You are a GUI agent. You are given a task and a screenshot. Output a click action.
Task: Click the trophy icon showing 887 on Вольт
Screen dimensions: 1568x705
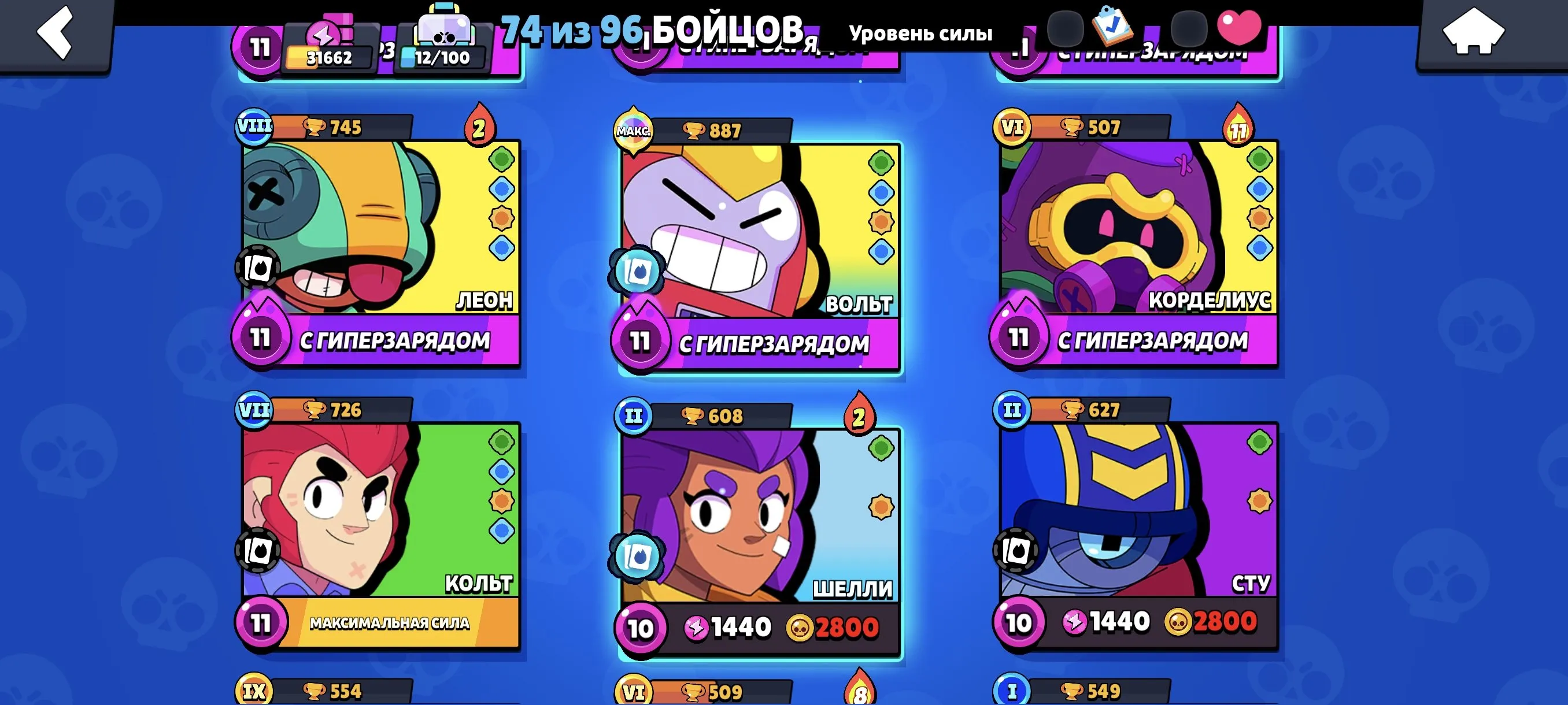[707, 128]
